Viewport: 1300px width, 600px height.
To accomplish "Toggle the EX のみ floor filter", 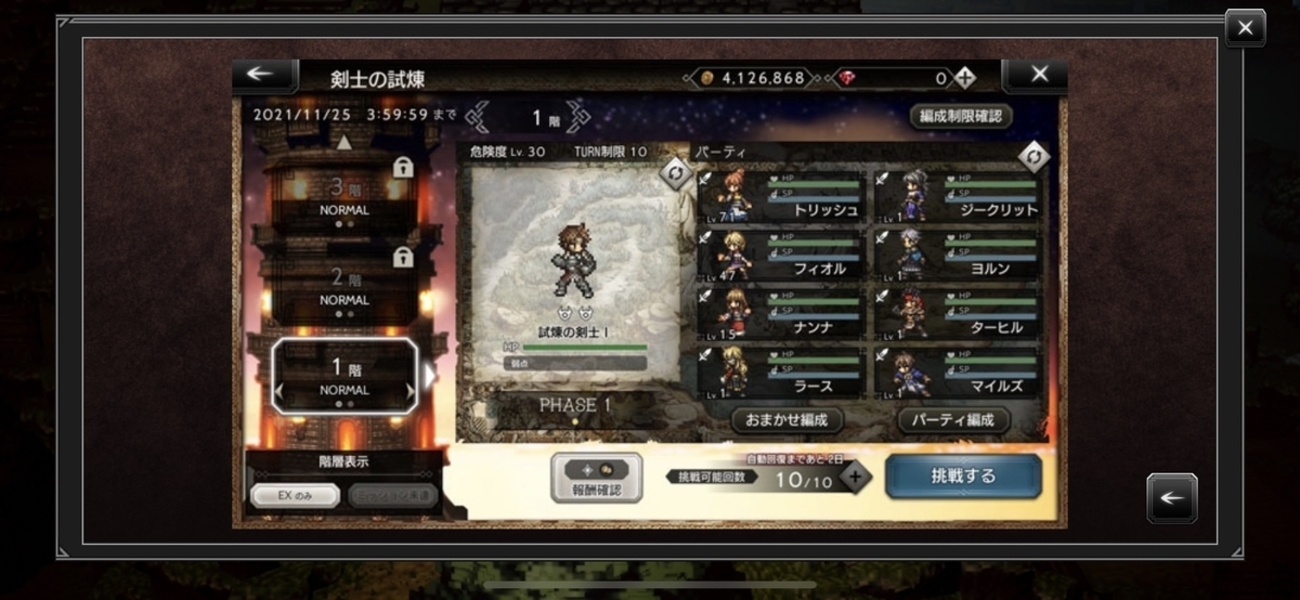I will coord(295,496).
